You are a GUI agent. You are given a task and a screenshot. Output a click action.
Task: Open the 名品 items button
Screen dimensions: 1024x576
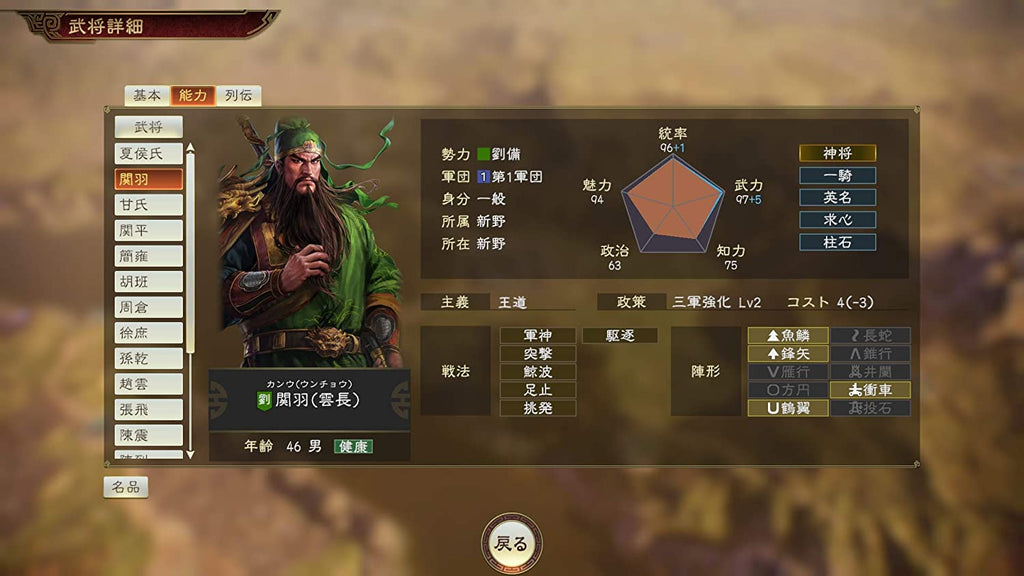[126, 487]
